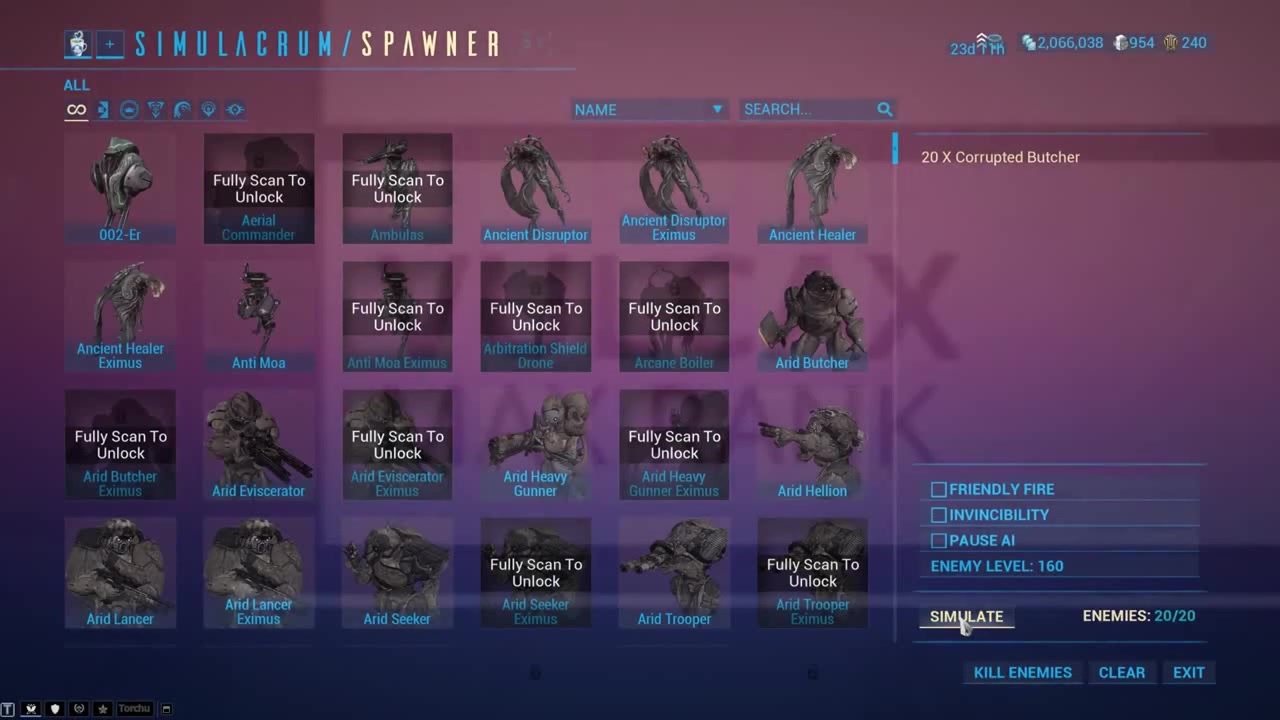Screen dimensions: 1280x720
Task: Click KILL ENEMIES button
Action: click(1022, 672)
